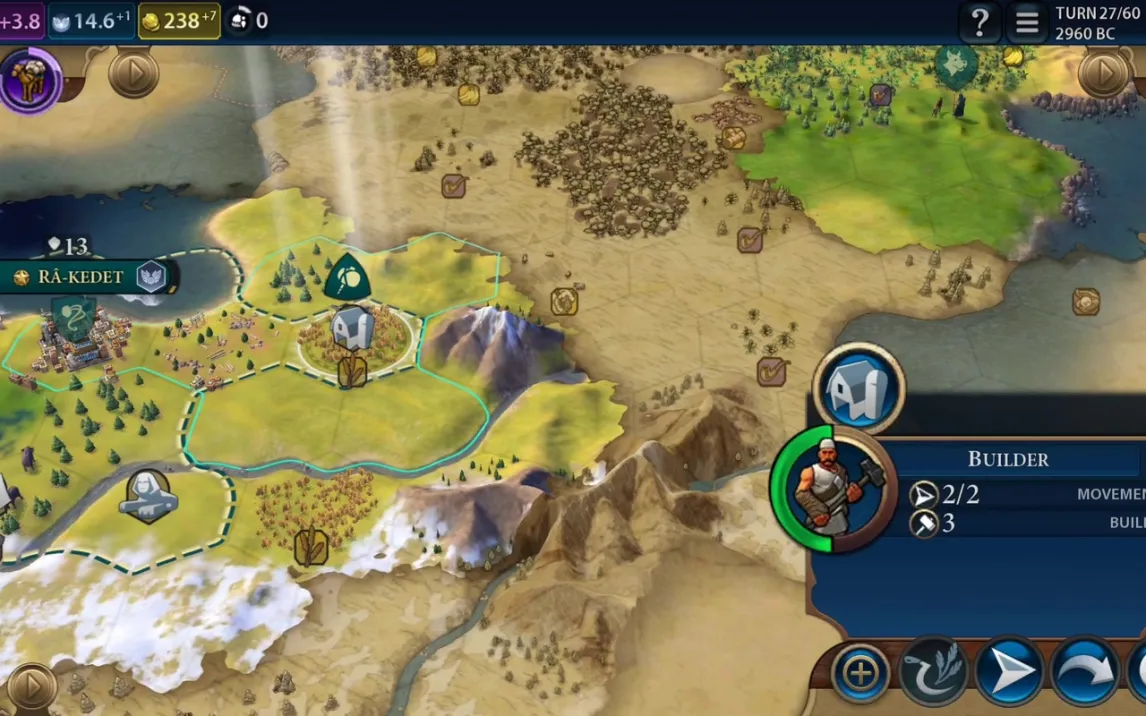The height and width of the screenshot is (716, 1146).
Task: Open the hamburger game menu
Action: click(1027, 21)
